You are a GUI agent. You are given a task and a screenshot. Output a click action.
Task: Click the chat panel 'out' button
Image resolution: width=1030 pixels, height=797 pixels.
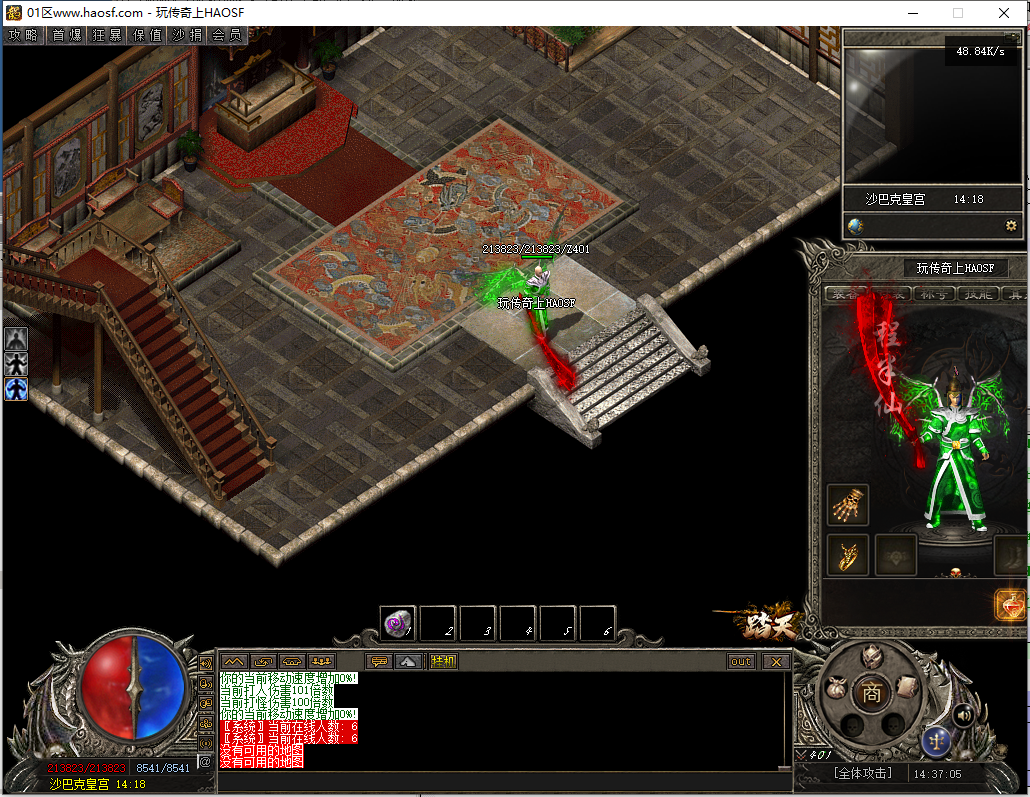click(x=741, y=661)
